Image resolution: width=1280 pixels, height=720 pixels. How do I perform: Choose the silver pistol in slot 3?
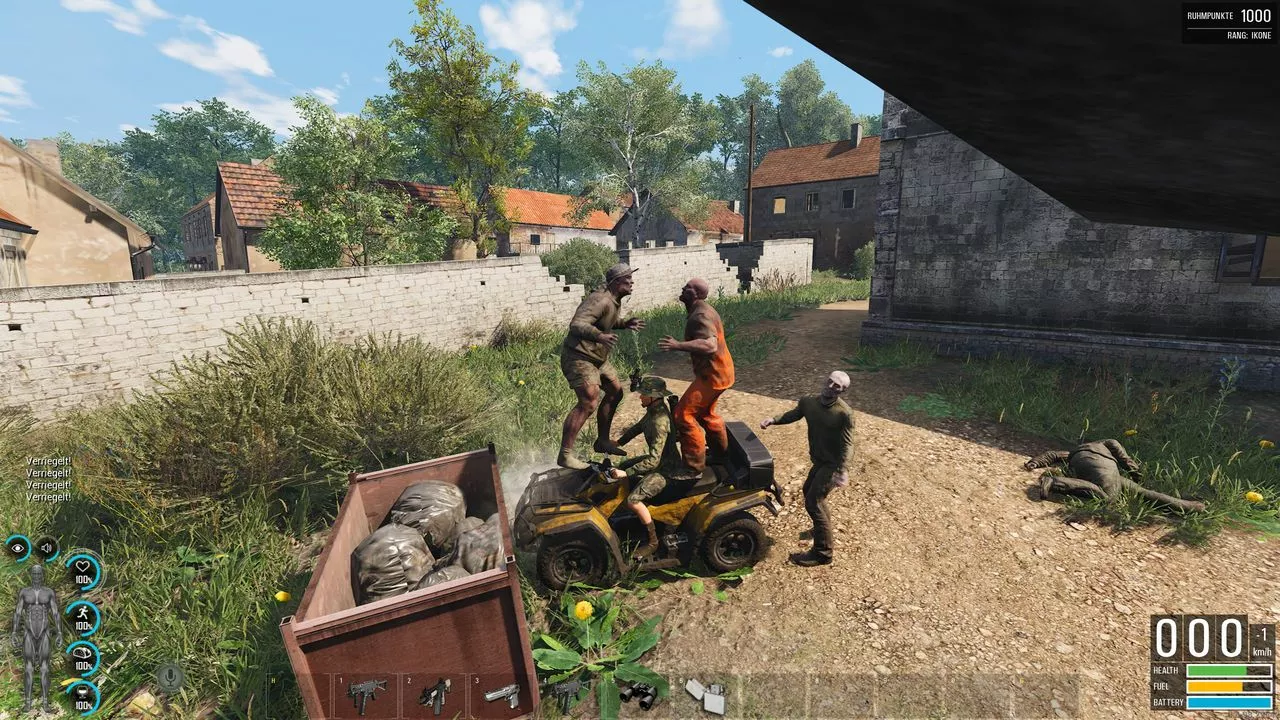click(503, 694)
